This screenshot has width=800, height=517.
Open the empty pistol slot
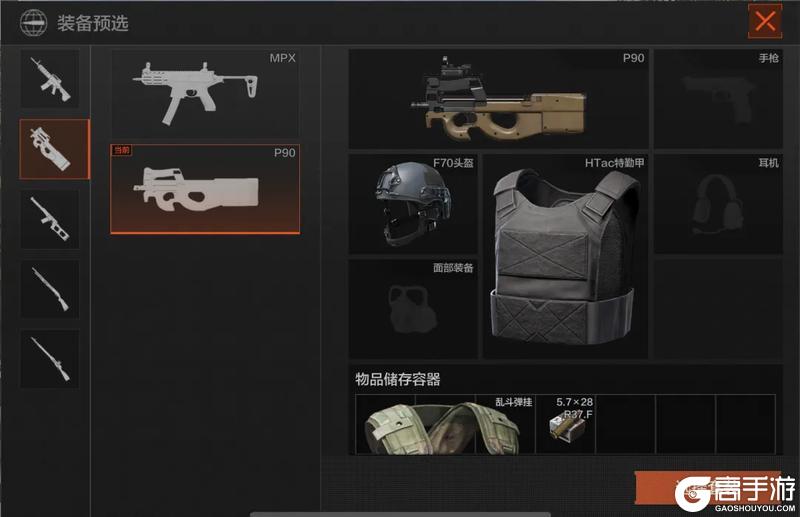pos(717,98)
